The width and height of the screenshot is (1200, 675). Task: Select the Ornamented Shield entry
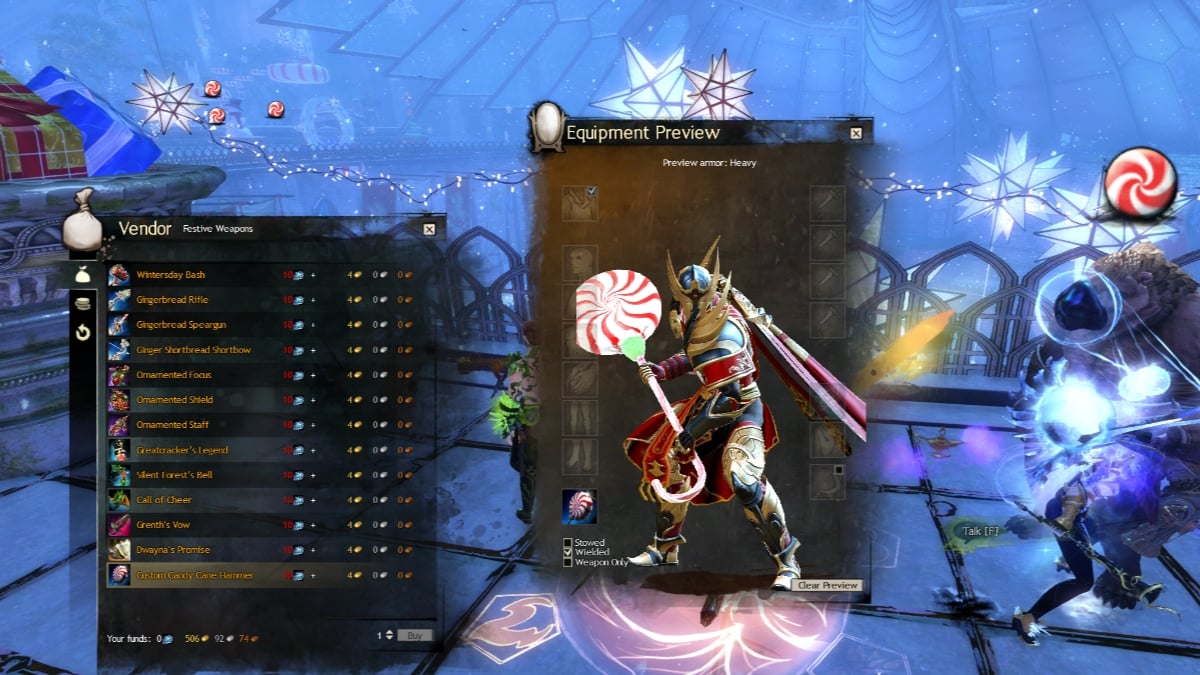coord(175,400)
